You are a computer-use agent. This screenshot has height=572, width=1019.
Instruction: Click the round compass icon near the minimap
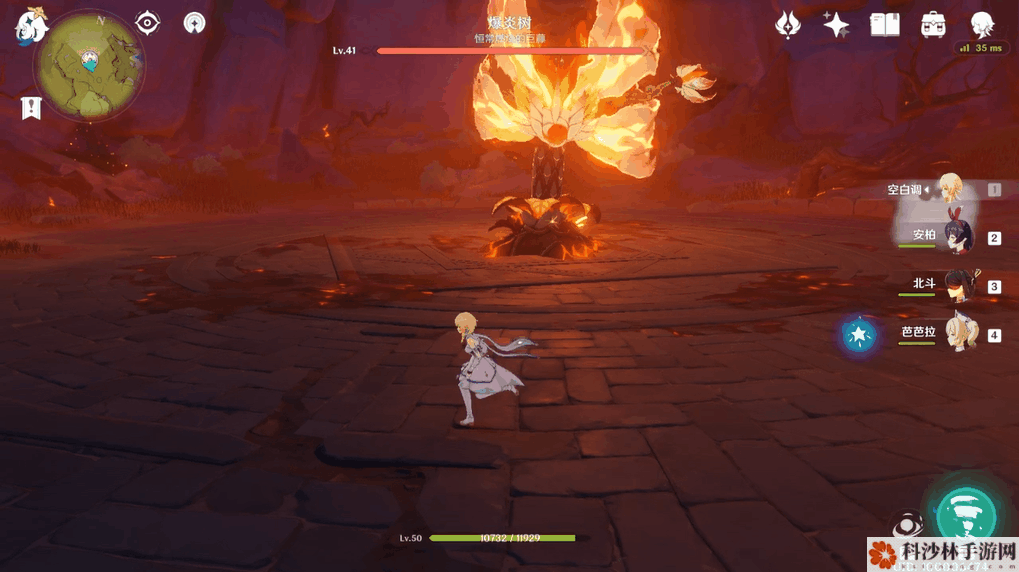tap(194, 22)
